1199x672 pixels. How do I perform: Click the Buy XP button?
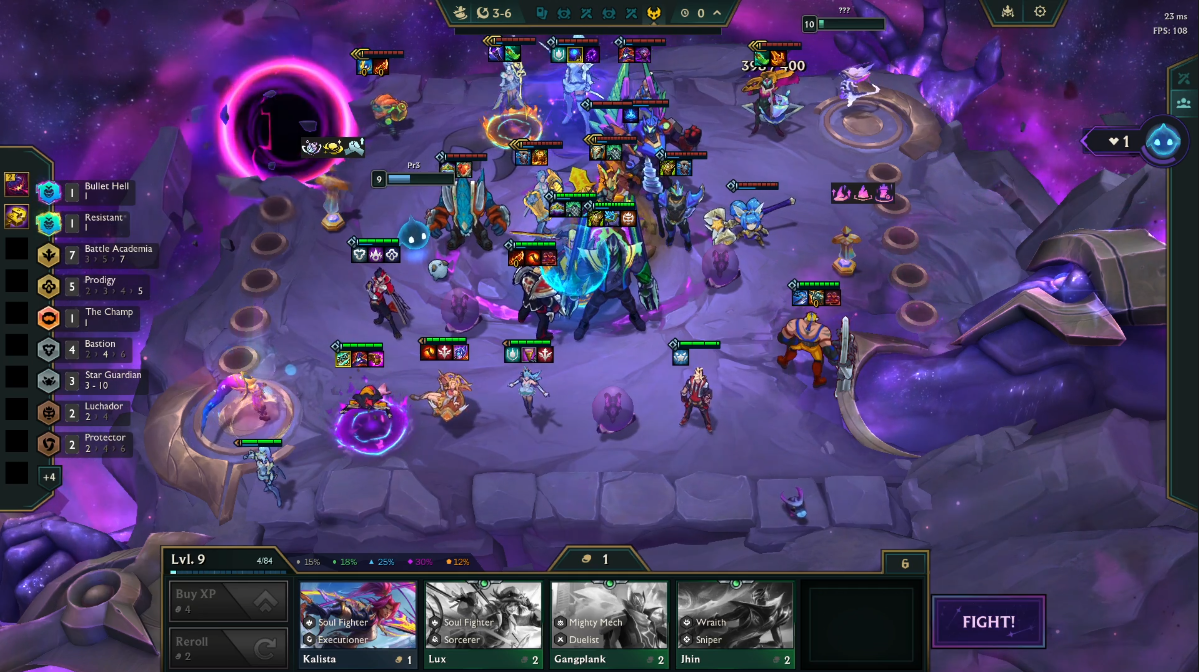[x=228, y=600]
